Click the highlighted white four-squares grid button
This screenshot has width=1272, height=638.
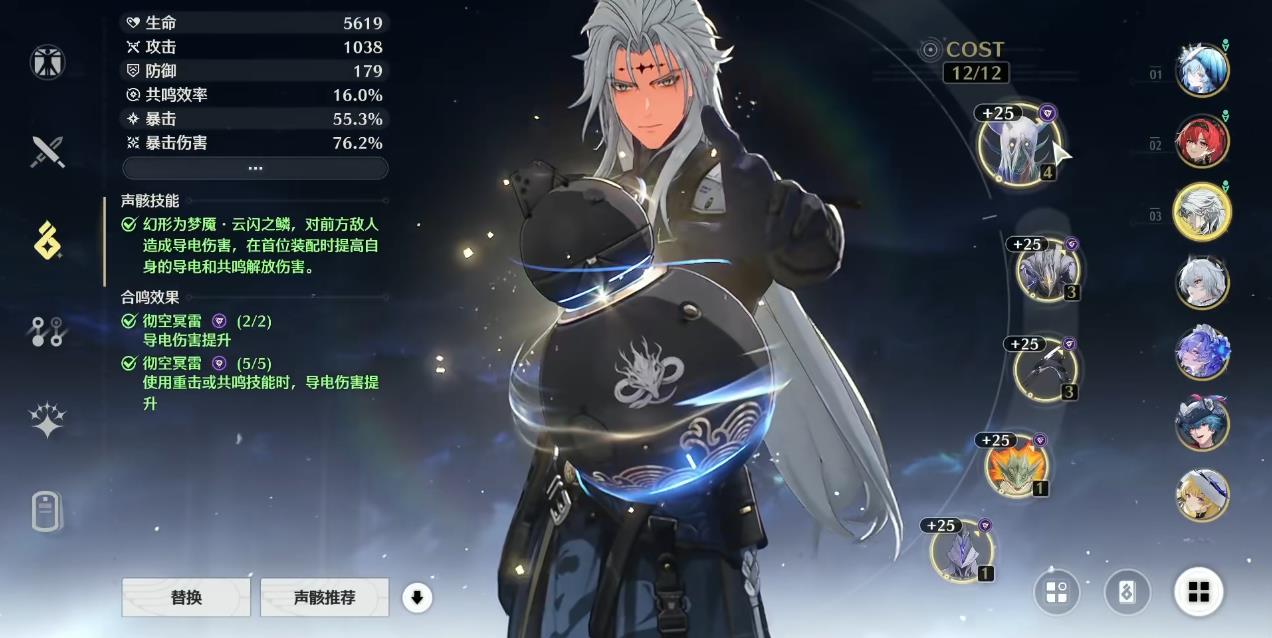point(1198,592)
